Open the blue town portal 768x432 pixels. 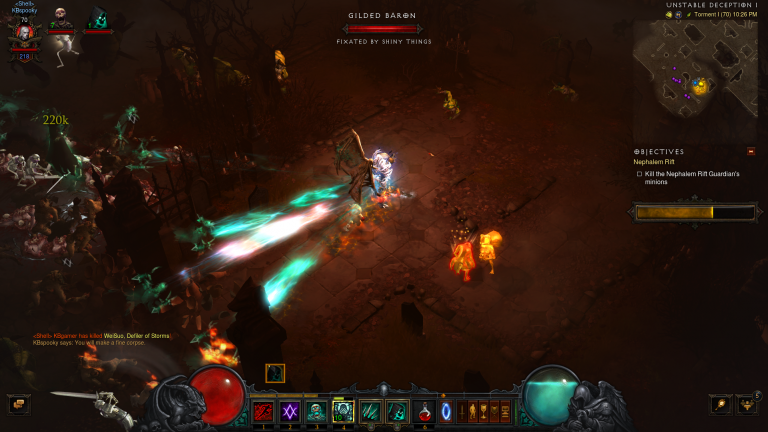coord(446,410)
